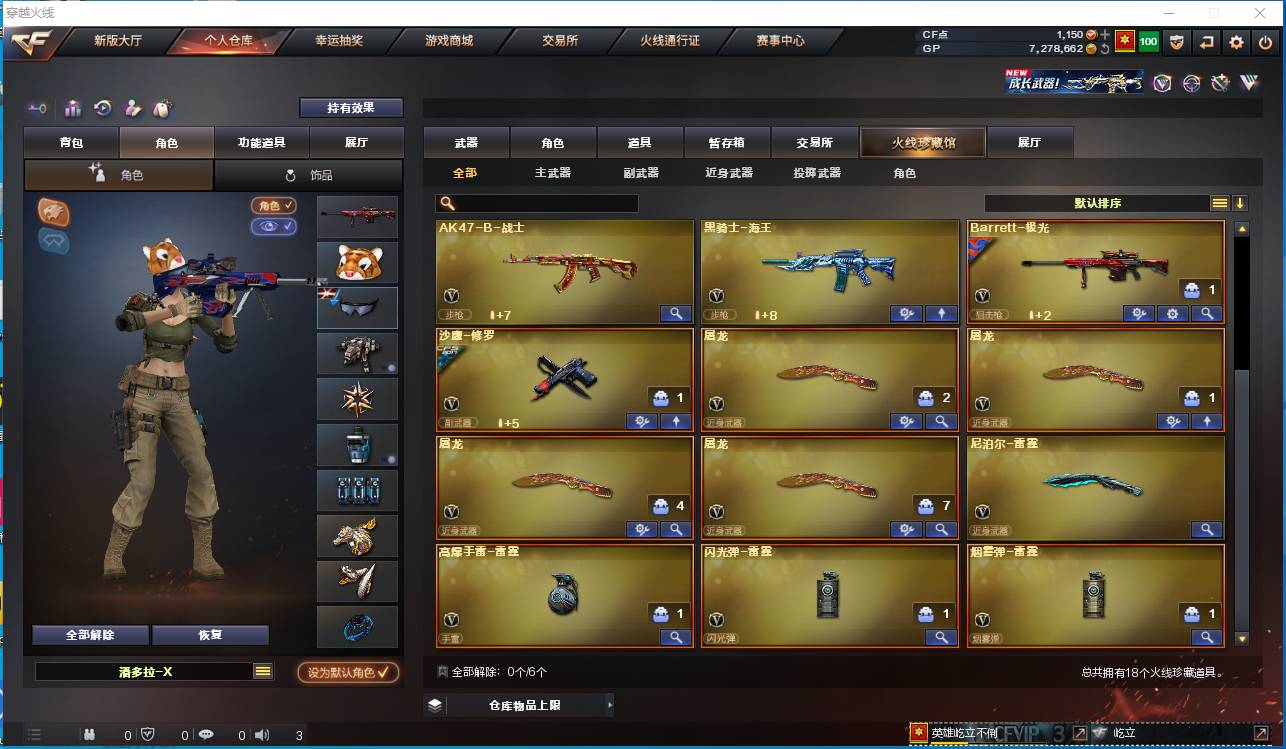Switch to the 近身武器 category tab
This screenshot has height=749, width=1286.
(x=729, y=172)
